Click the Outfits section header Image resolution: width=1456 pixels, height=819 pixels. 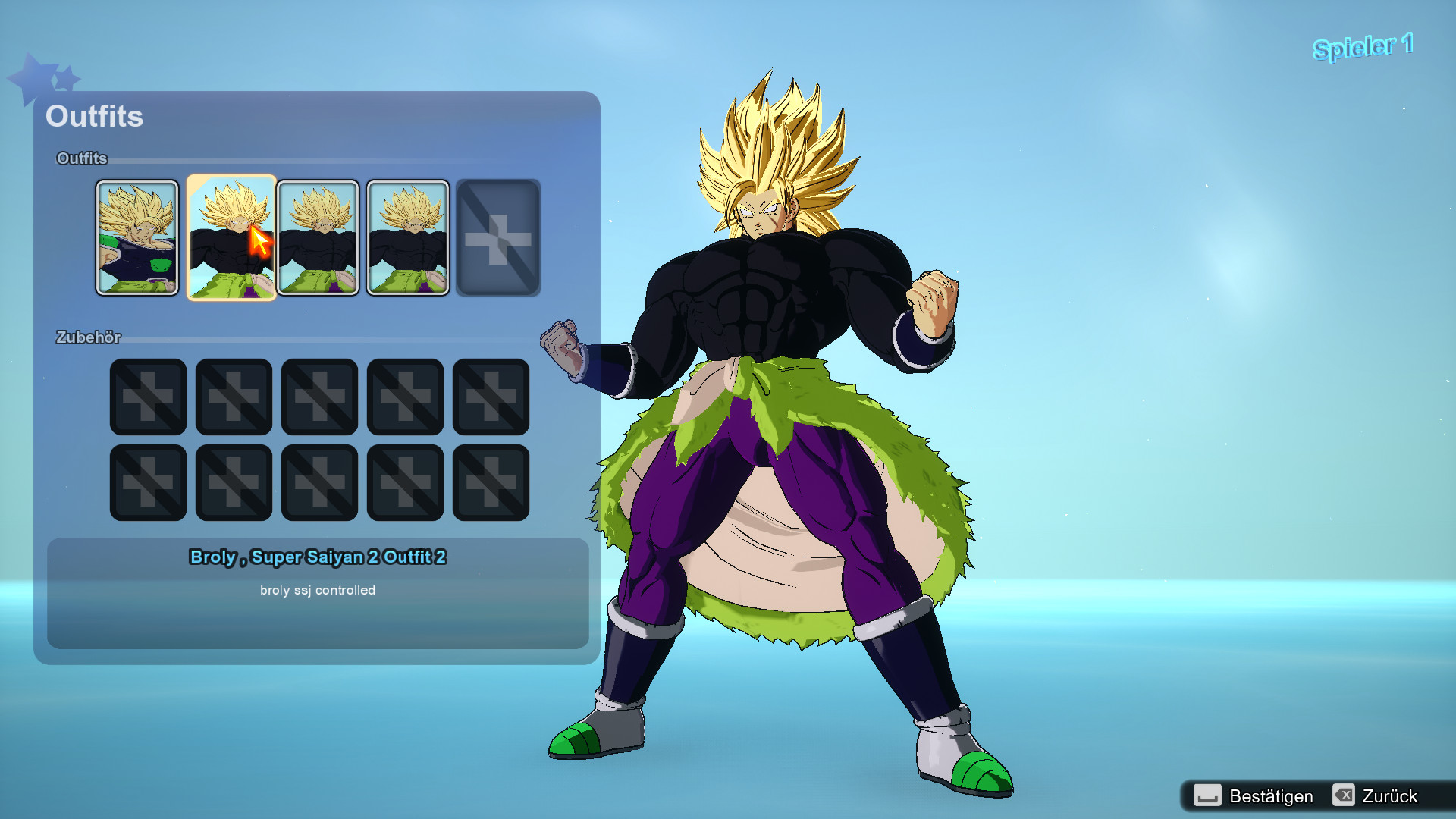tap(81, 158)
